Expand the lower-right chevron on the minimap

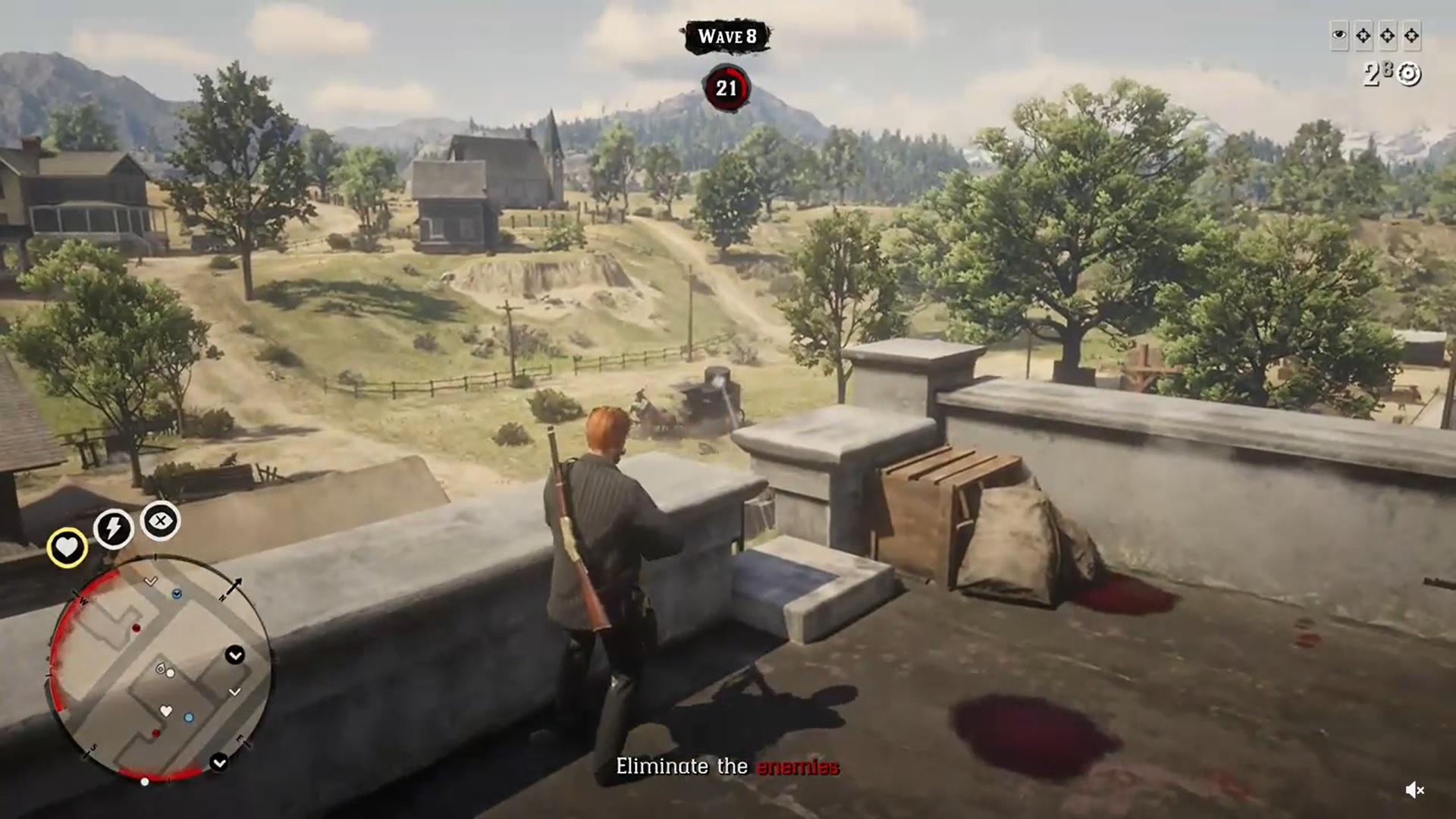tap(220, 762)
